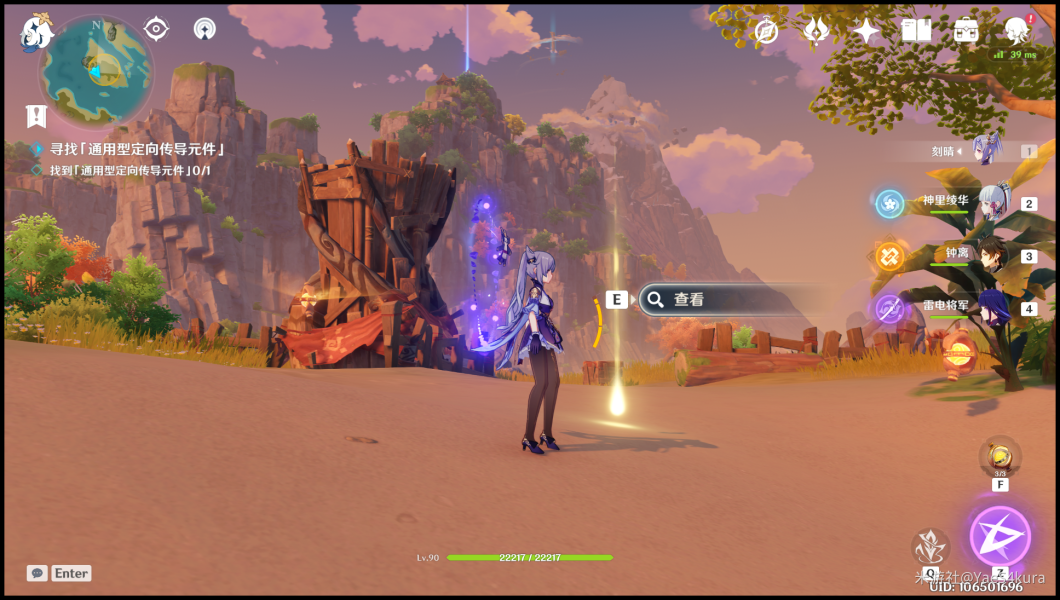Select the 寻找「通用型定向传导元件」 quest tracker
The image size is (1060, 600).
[x=136, y=149]
